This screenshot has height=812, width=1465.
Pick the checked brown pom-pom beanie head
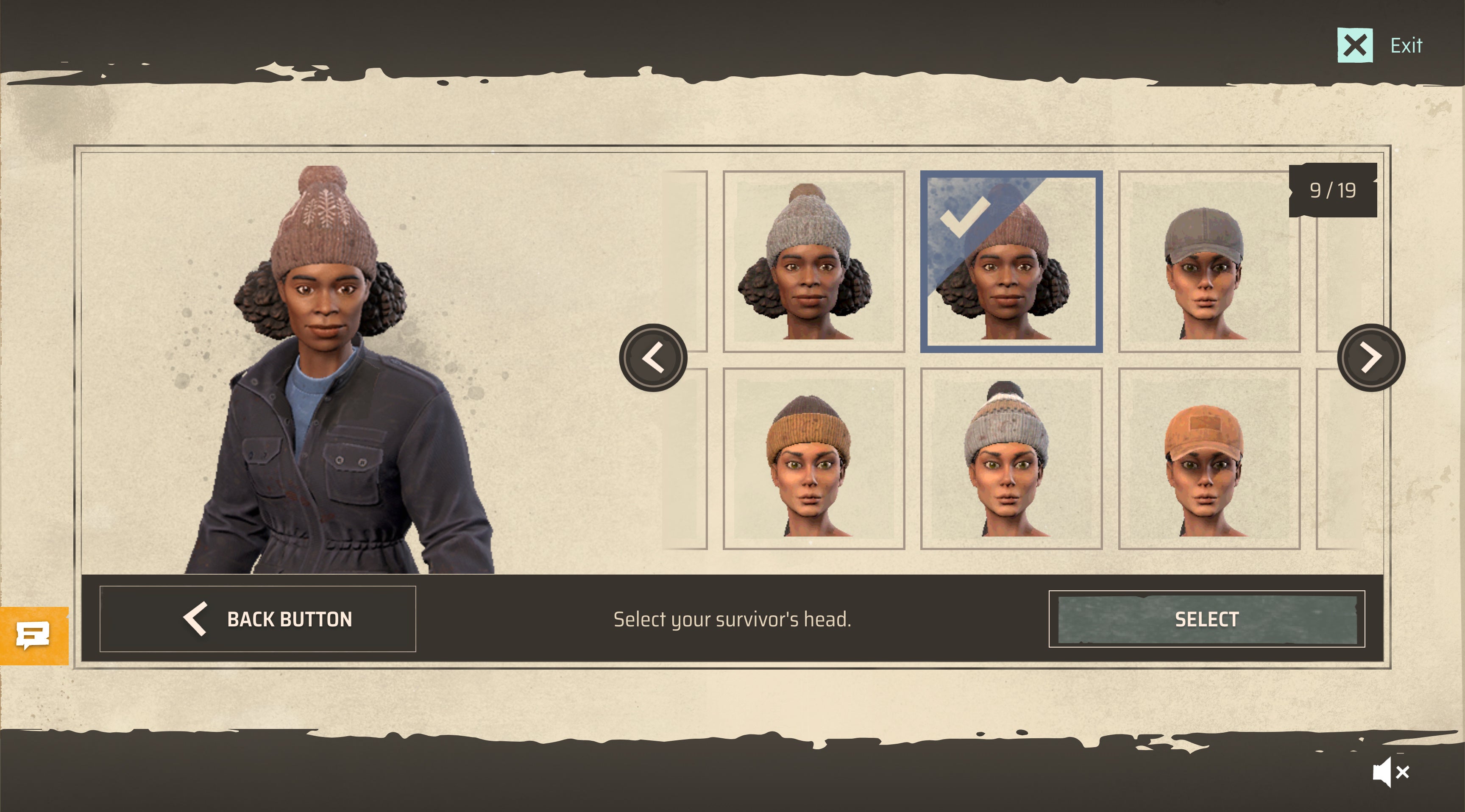pyautogui.click(x=1011, y=261)
